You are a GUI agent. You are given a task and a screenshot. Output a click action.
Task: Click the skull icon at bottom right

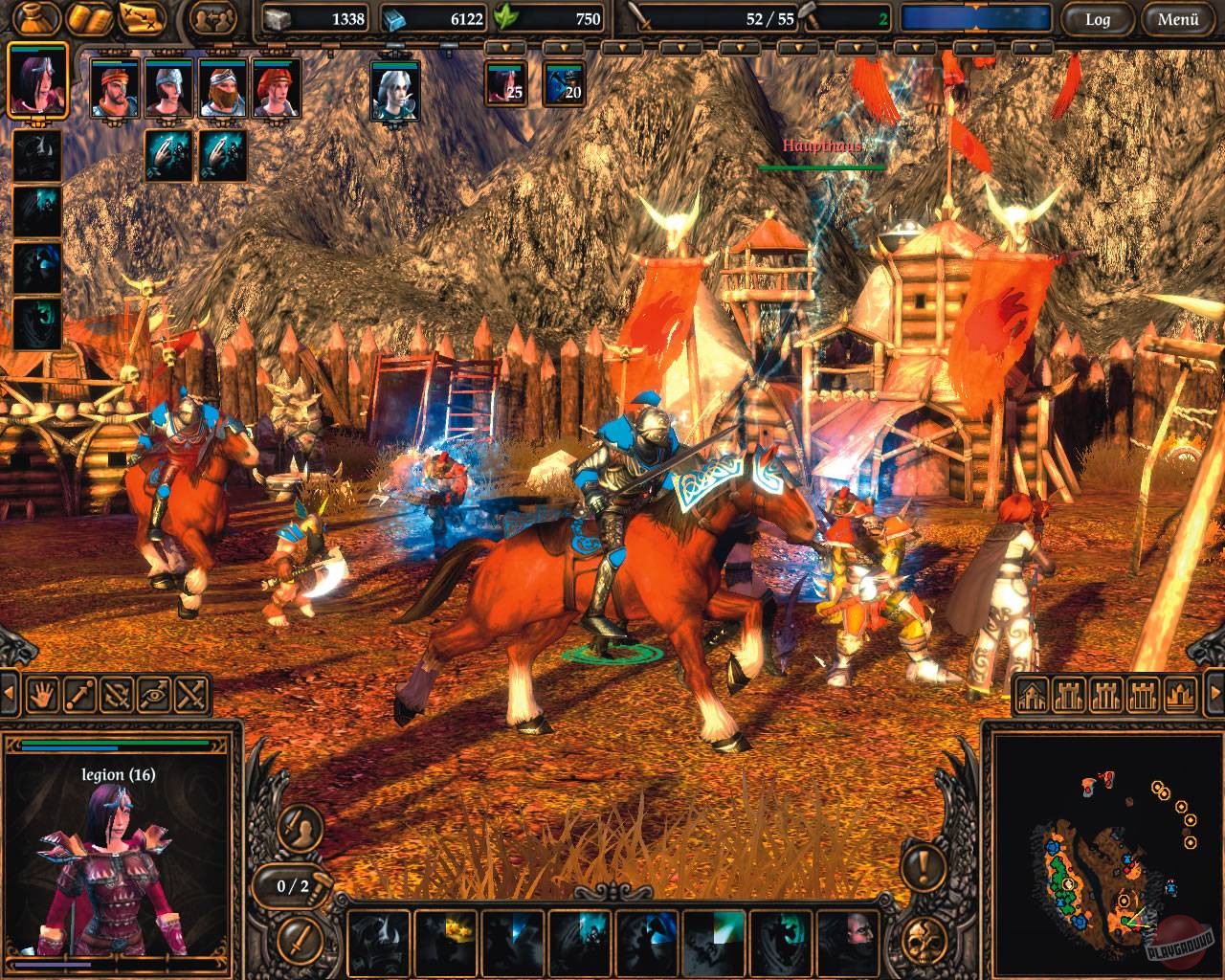tap(924, 940)
